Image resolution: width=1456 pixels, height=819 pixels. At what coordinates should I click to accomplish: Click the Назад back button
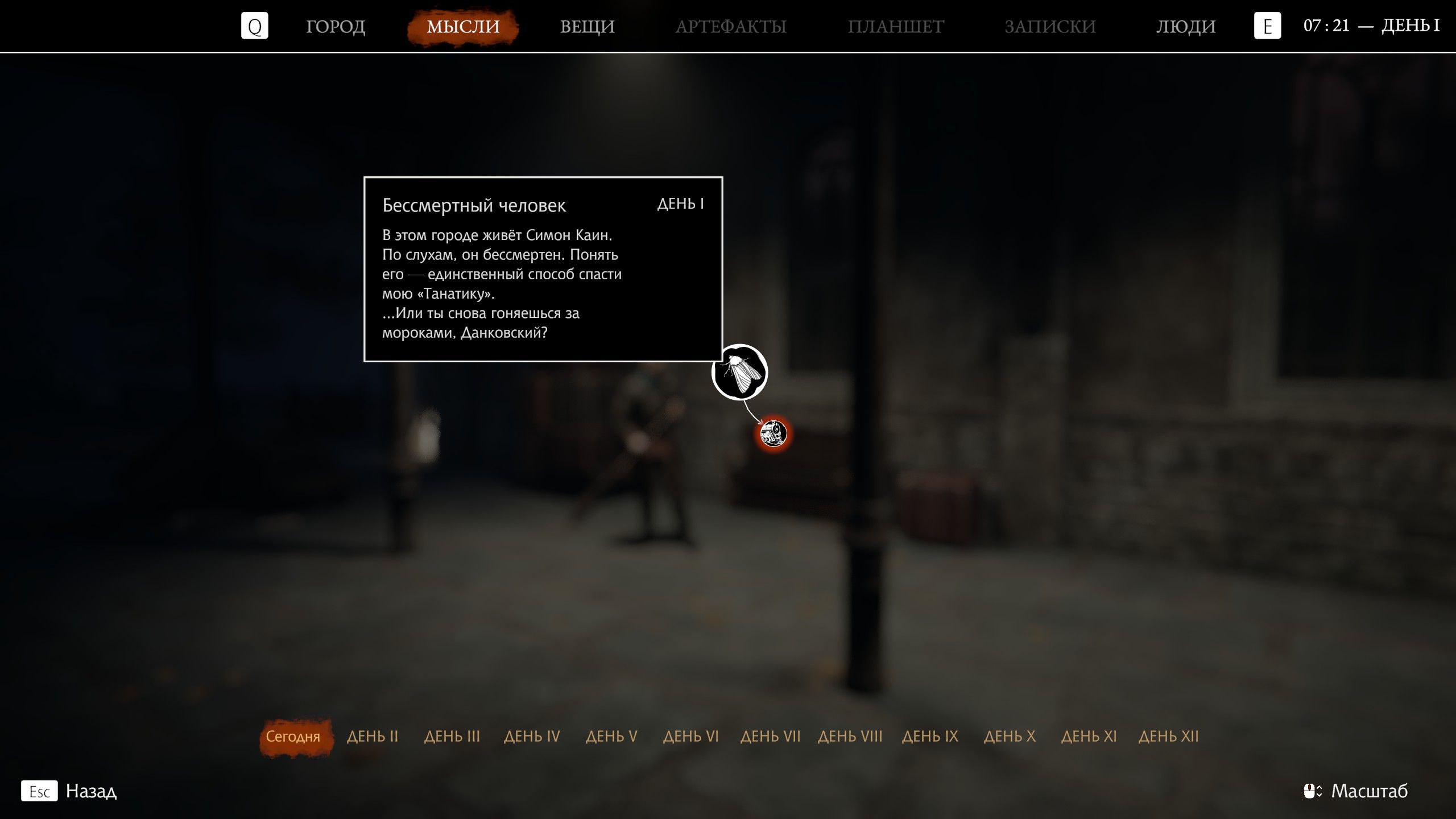coord(91,791)
